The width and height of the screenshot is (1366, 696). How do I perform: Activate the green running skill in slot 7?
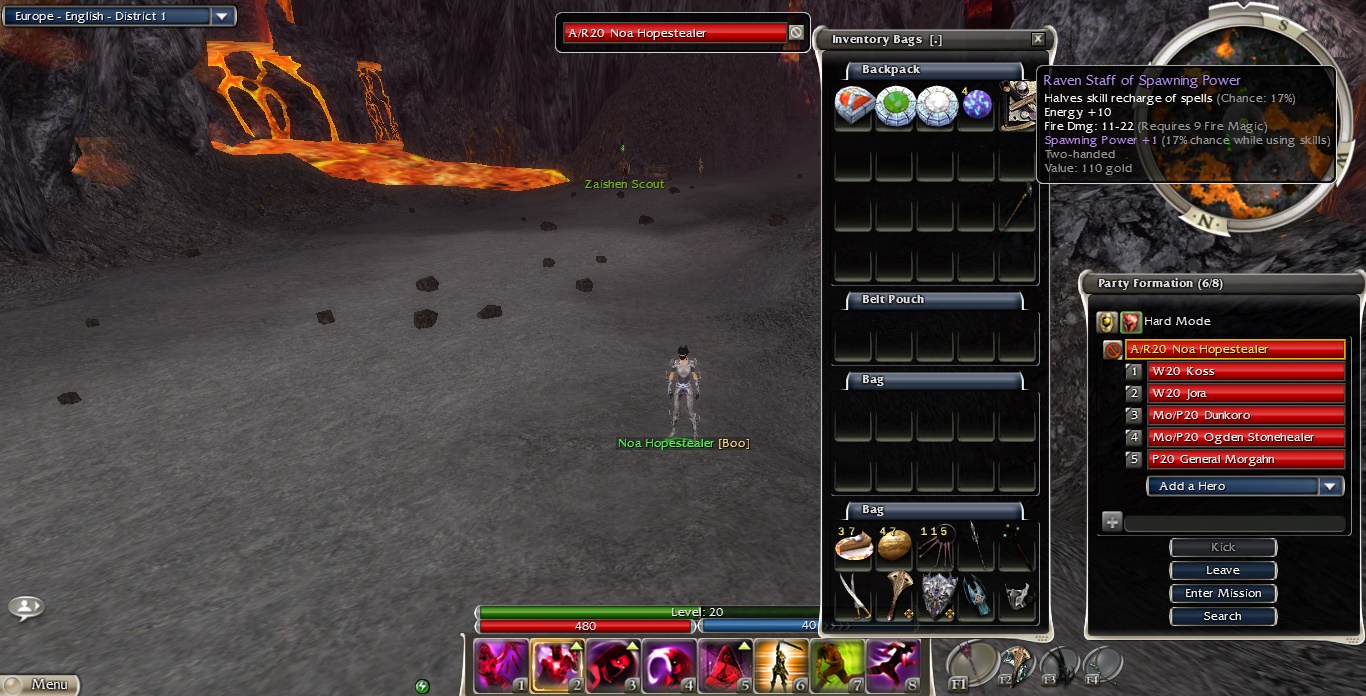837,667
